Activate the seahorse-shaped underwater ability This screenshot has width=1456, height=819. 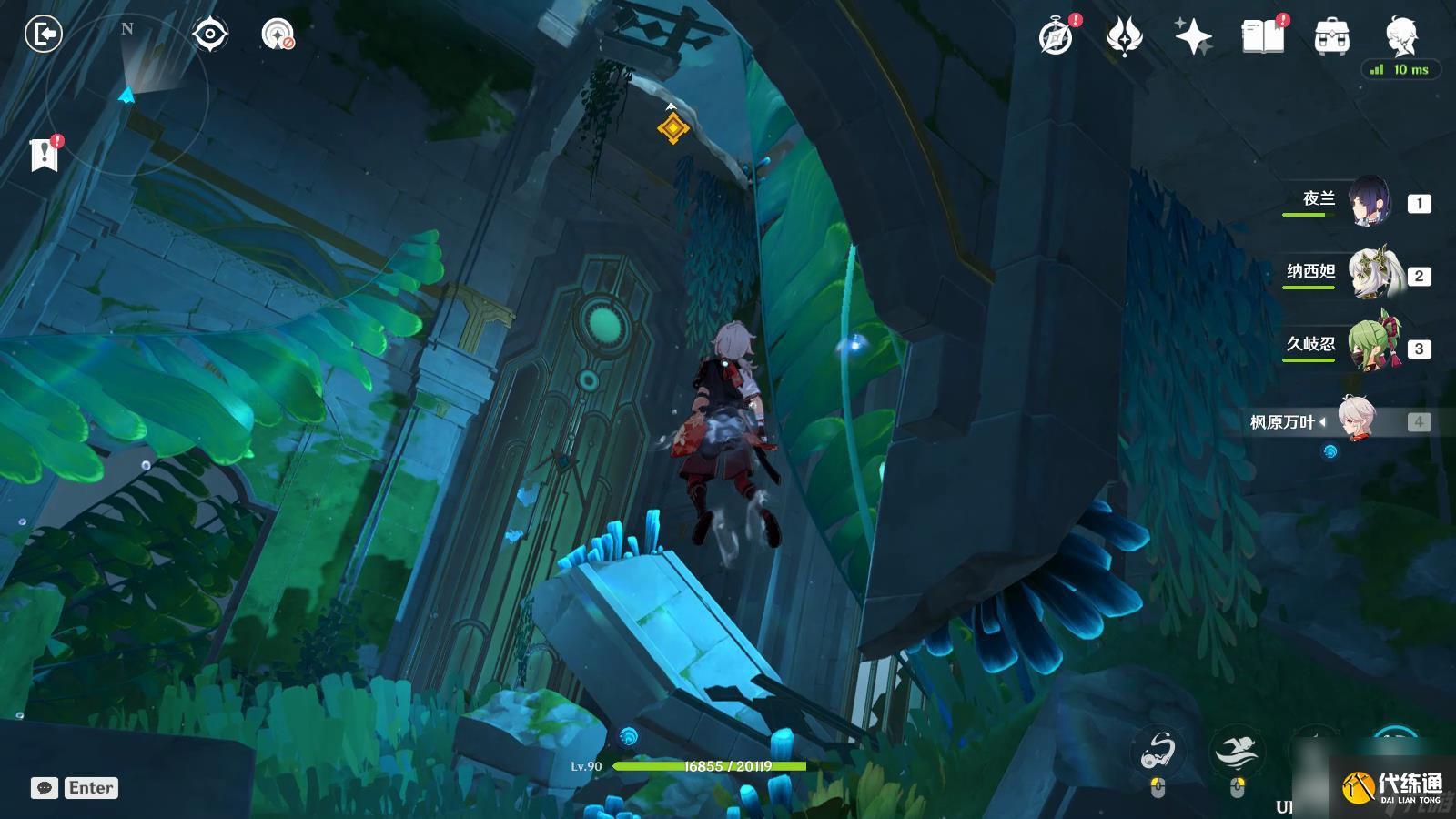click(x=1158, y=752)
